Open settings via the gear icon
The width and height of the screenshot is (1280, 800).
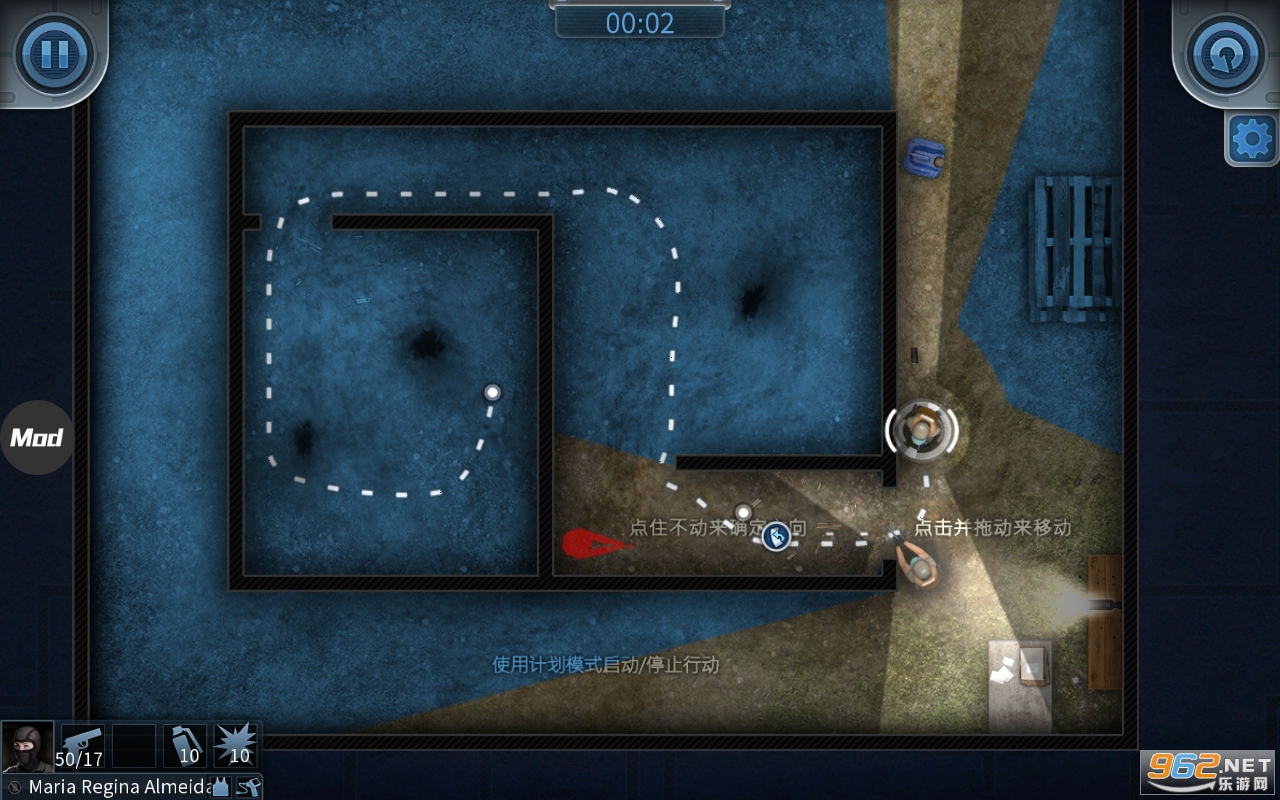(x=1251, y=139)
